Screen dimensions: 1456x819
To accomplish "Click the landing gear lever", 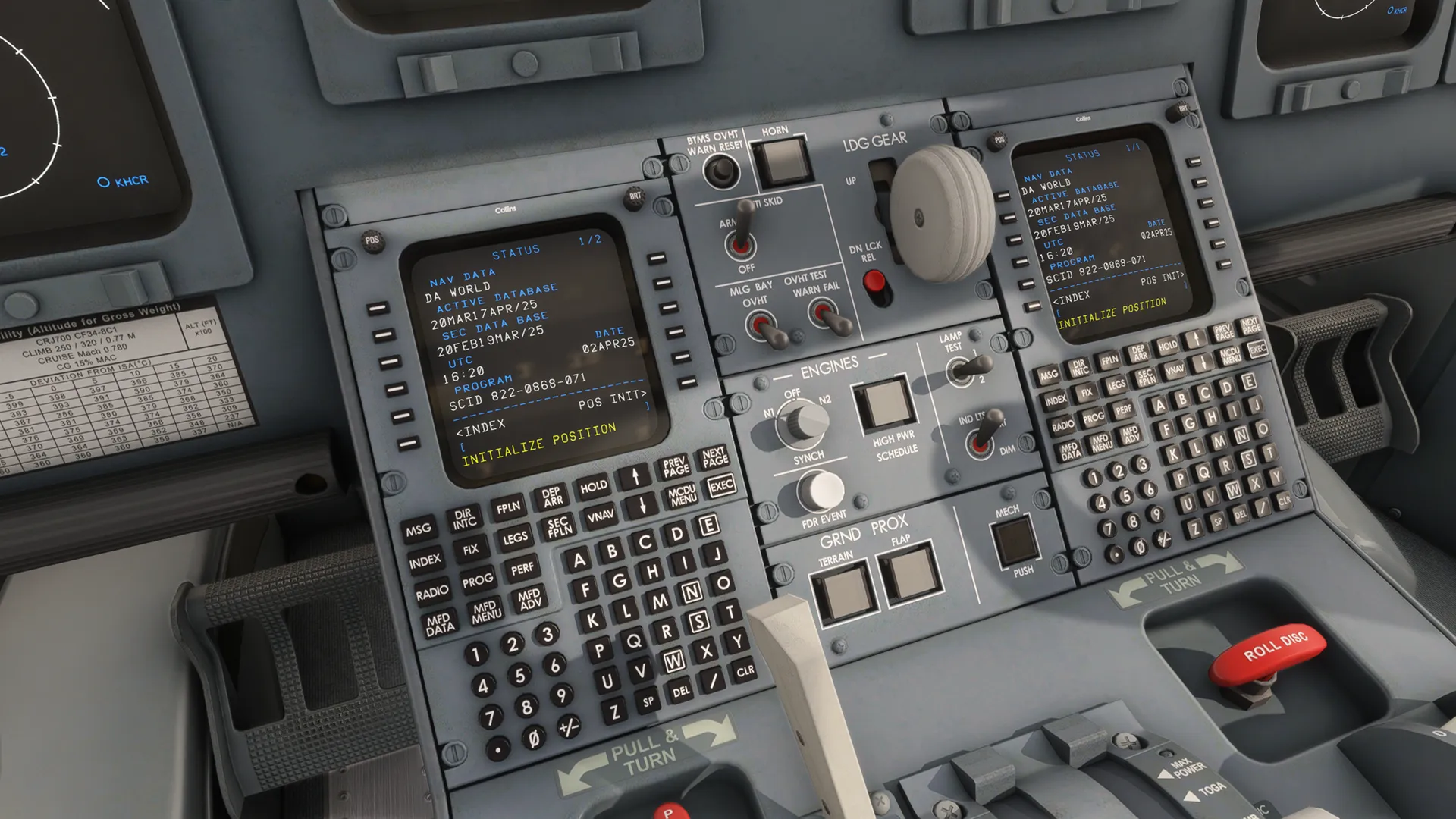I will [x=940, y=214].
